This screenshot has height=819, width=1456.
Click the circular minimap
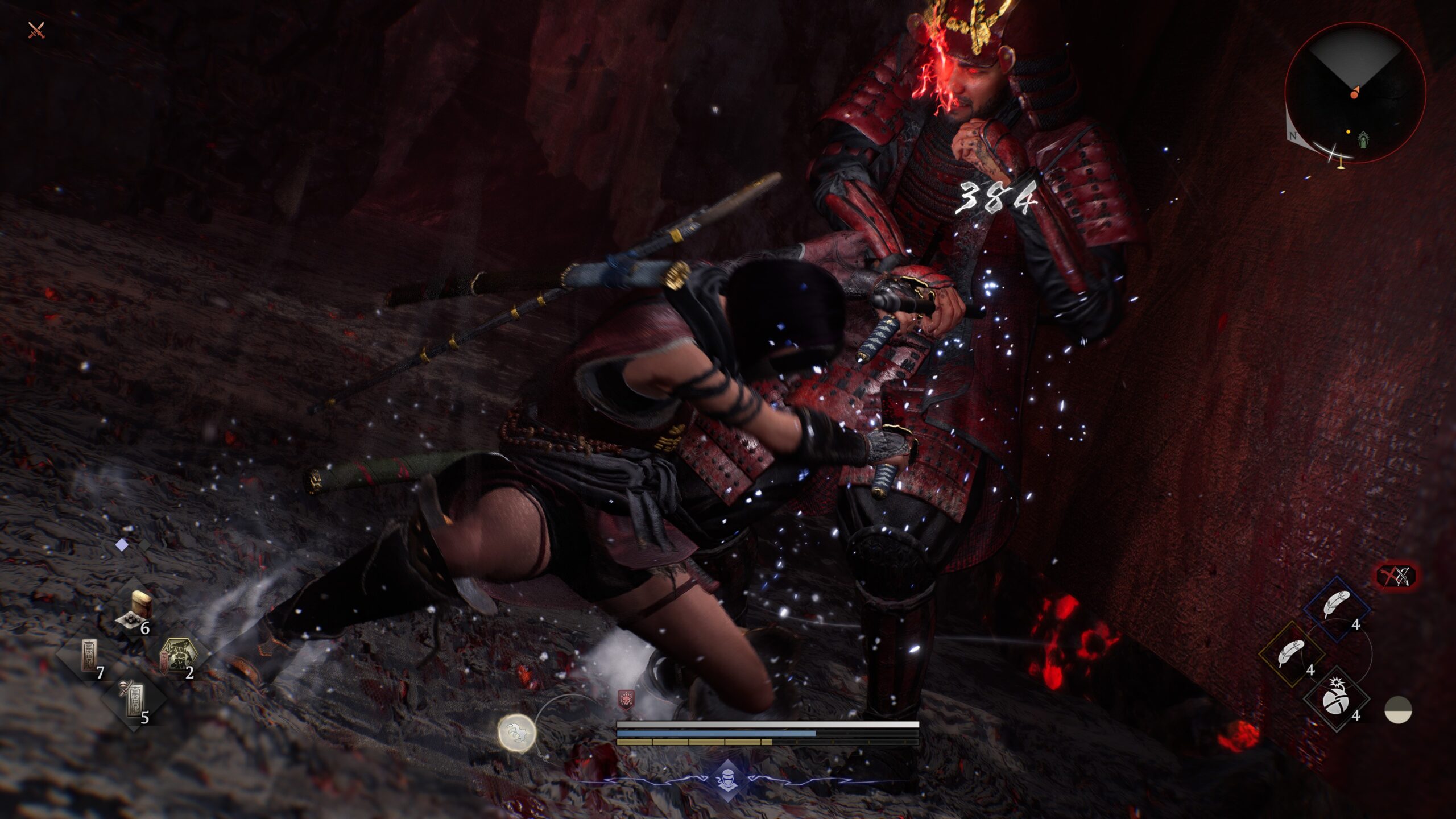1355,93
